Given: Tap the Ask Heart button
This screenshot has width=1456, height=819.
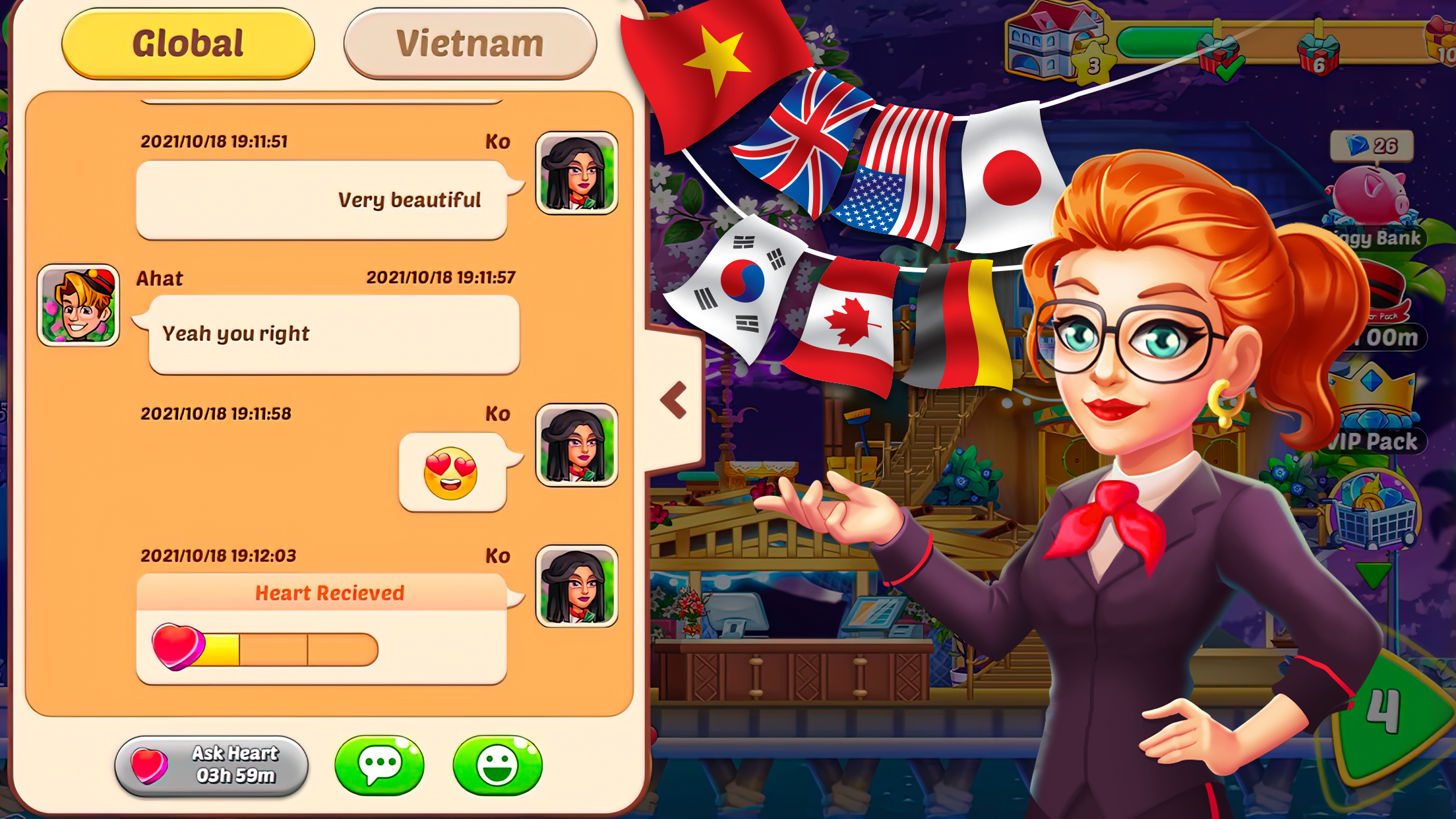Looking at the screenshot, I should tap(212, 766).
